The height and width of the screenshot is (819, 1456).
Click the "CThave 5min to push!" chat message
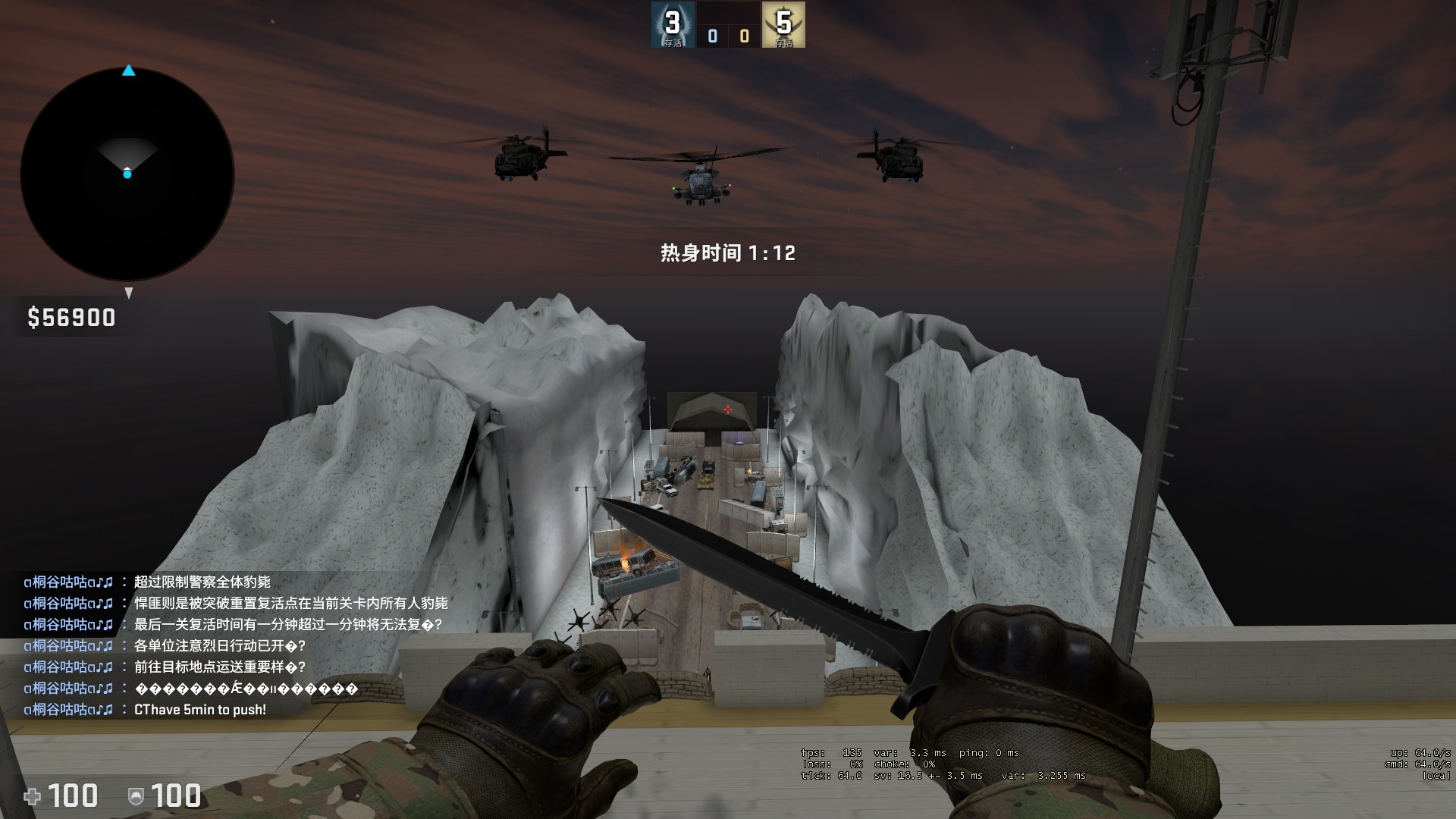[x=199, y=710]
